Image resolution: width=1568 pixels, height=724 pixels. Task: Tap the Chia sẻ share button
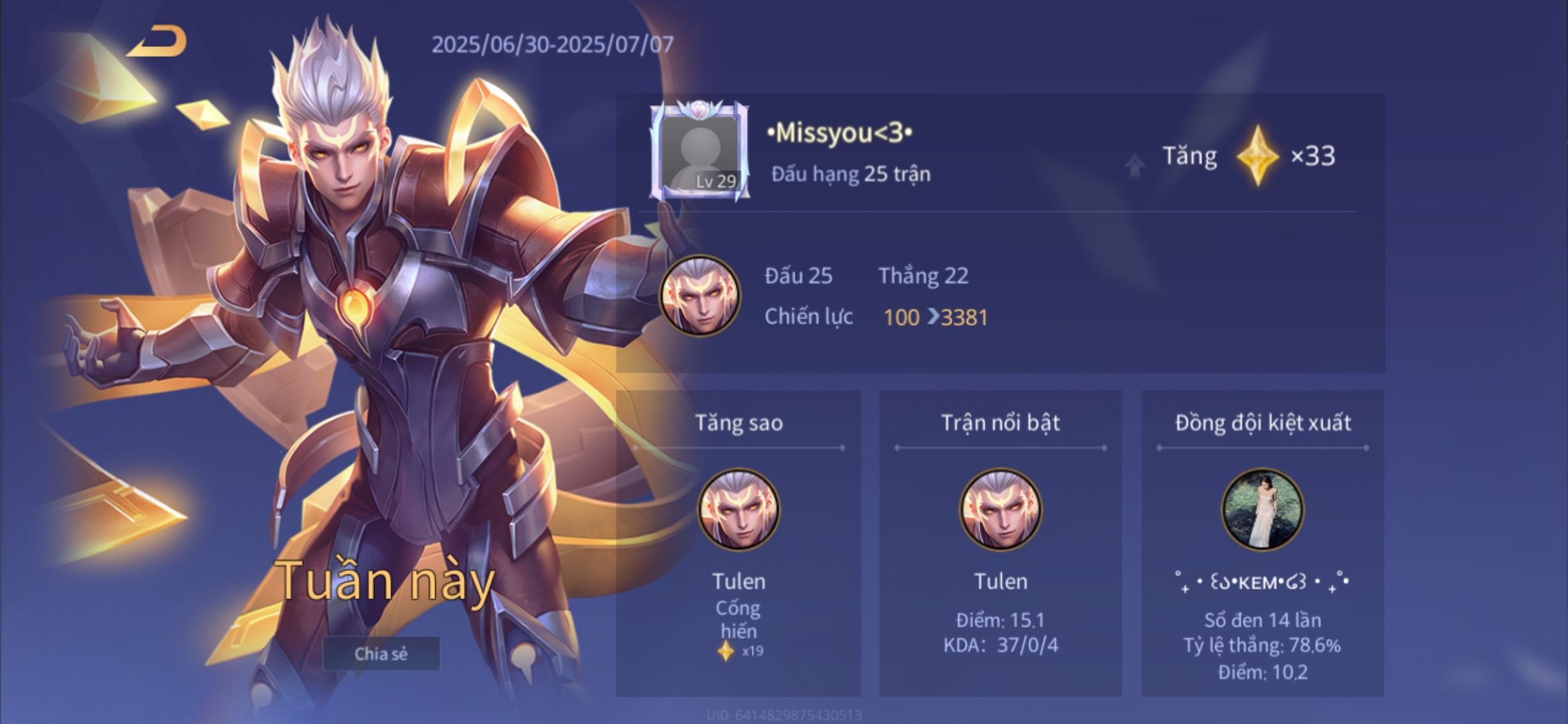click(x=381, y=654)
